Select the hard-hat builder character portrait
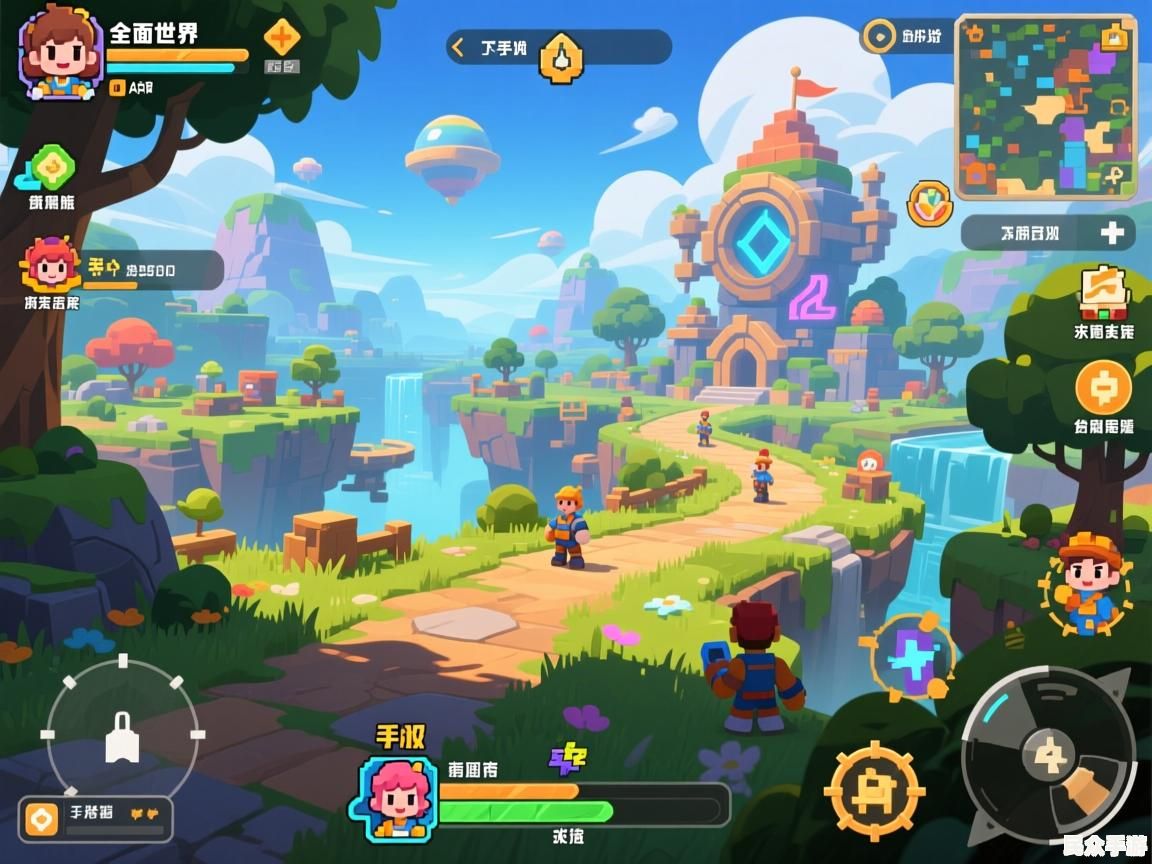The image size is (1152, 864). pos(1086,585)
